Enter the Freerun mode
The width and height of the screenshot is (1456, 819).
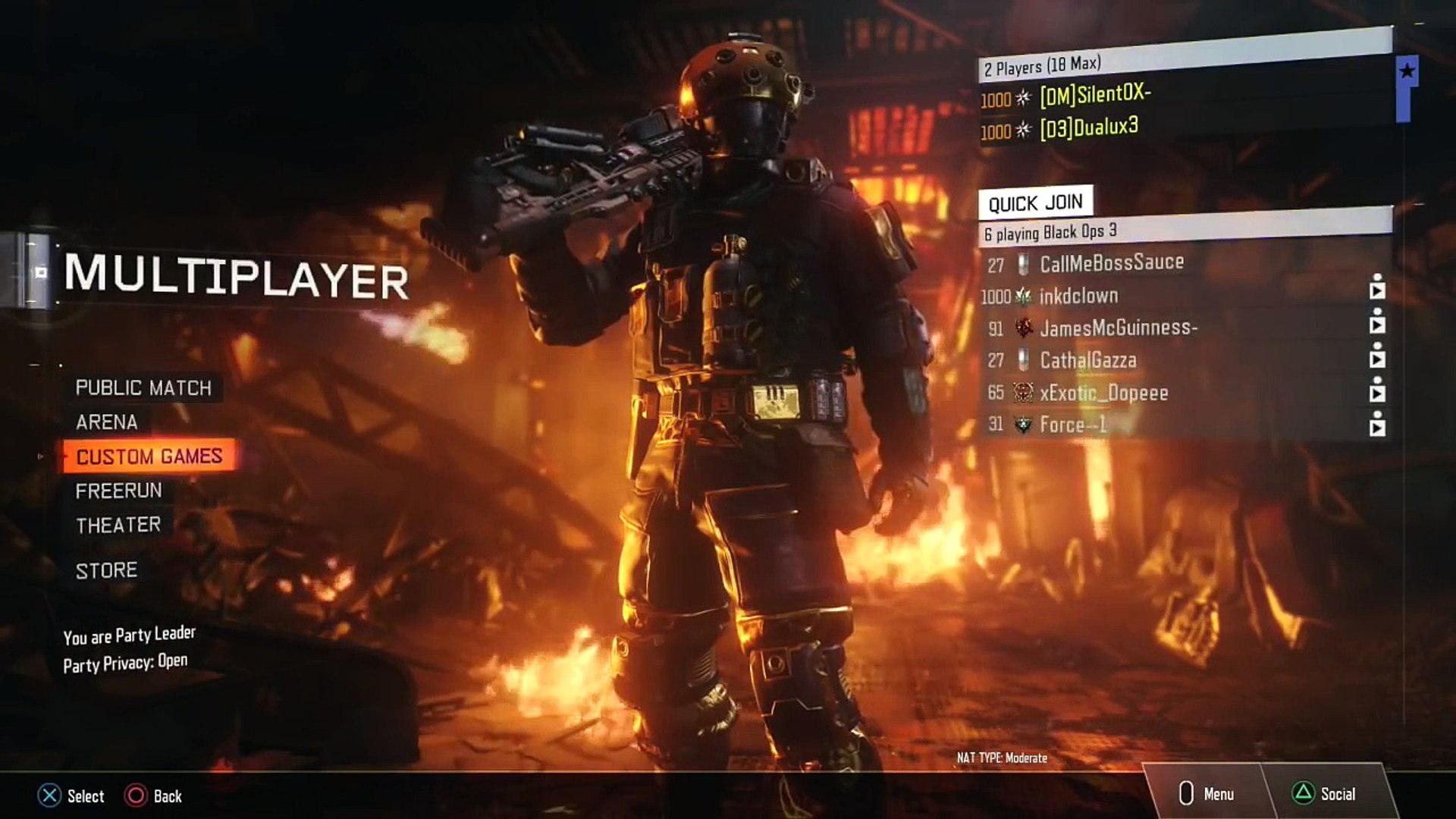click(x=118, y=491)
